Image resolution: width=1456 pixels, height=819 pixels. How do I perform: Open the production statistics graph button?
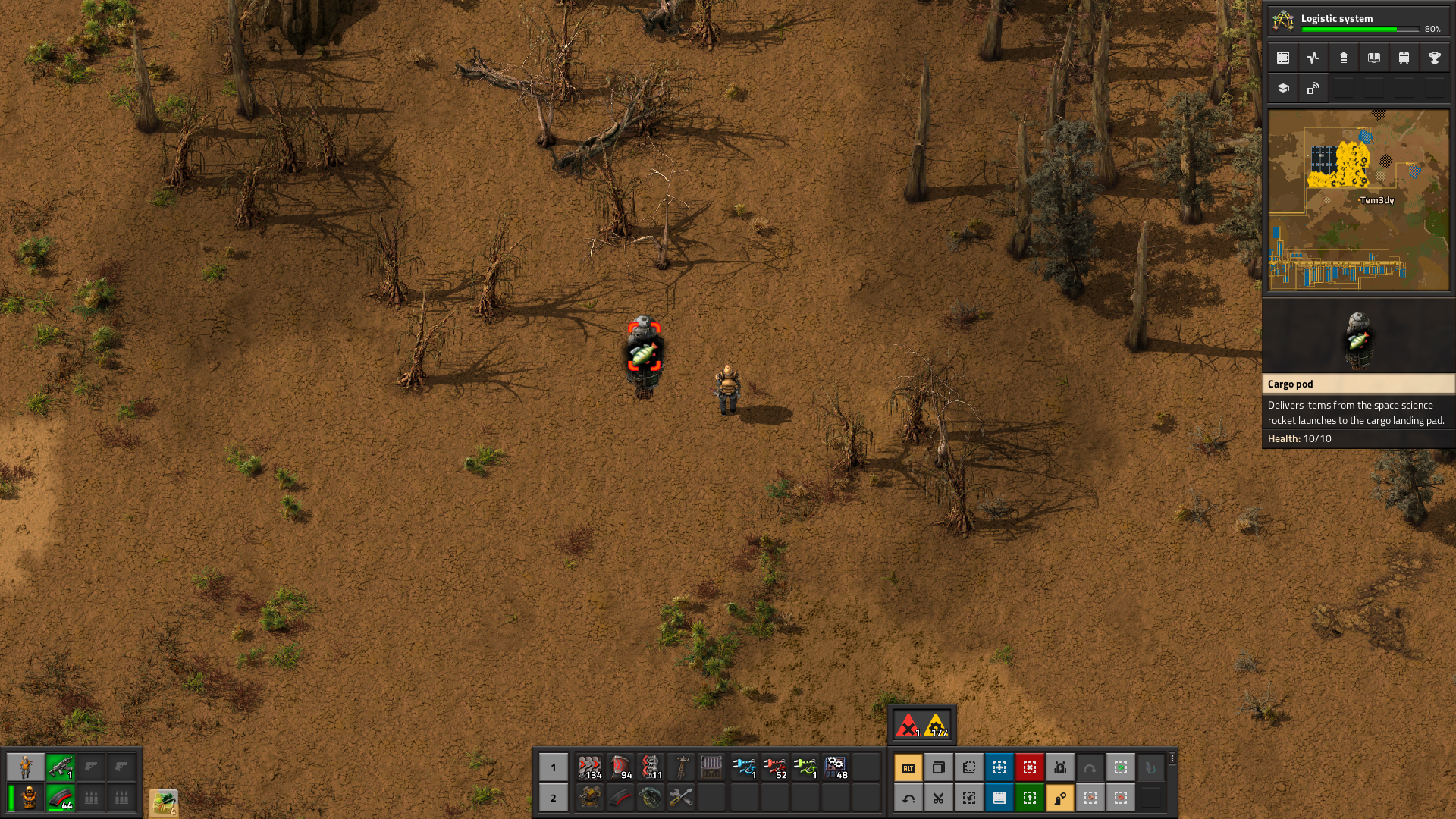tap(1313, 58)
